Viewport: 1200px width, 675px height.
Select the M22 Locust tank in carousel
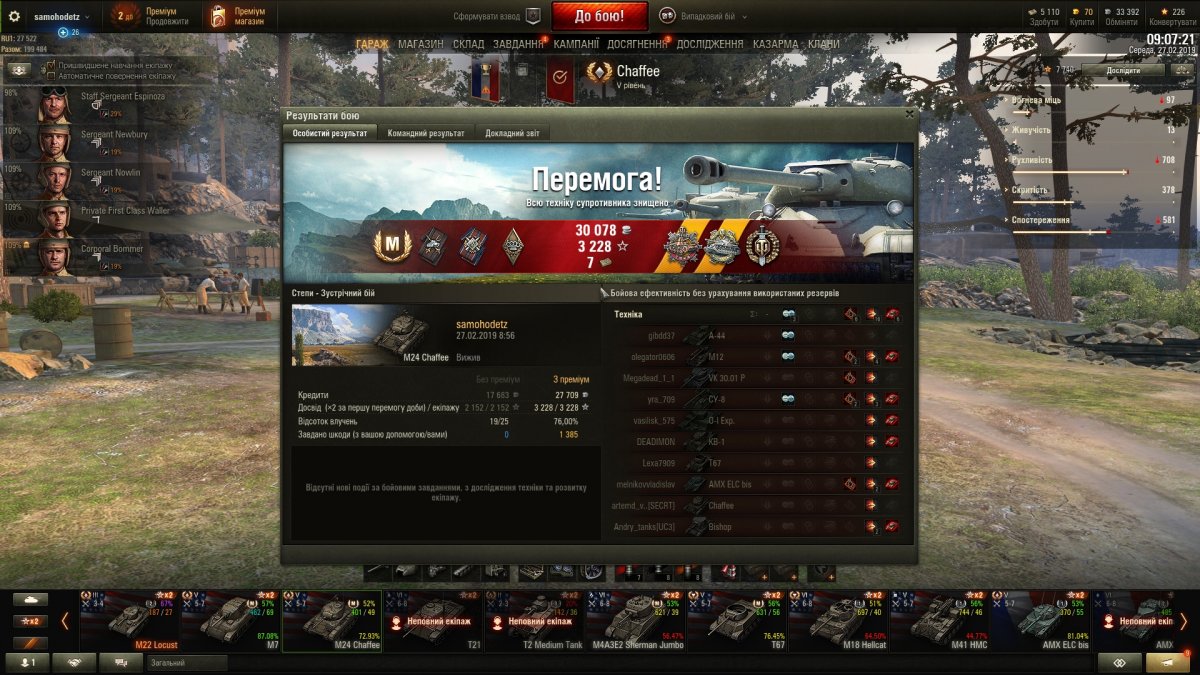click(130, 620)
